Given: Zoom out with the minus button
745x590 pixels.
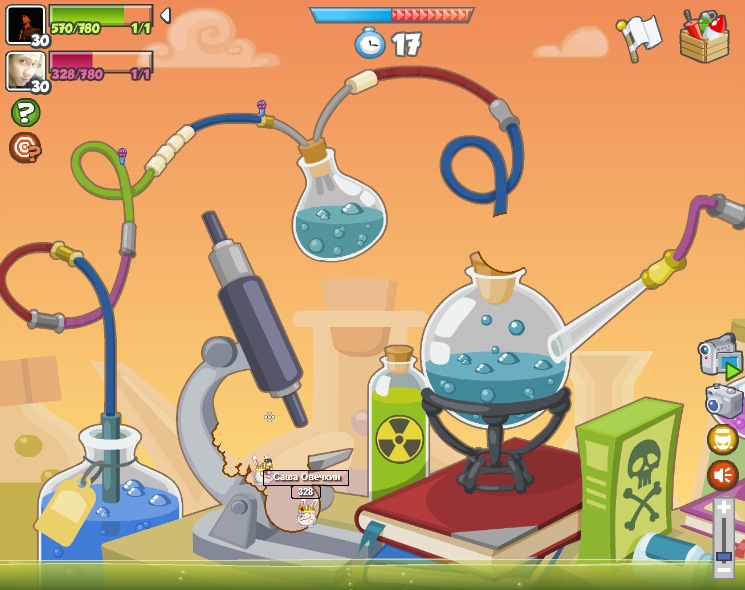Looking at the screenshot, I should tap(723, 571).
